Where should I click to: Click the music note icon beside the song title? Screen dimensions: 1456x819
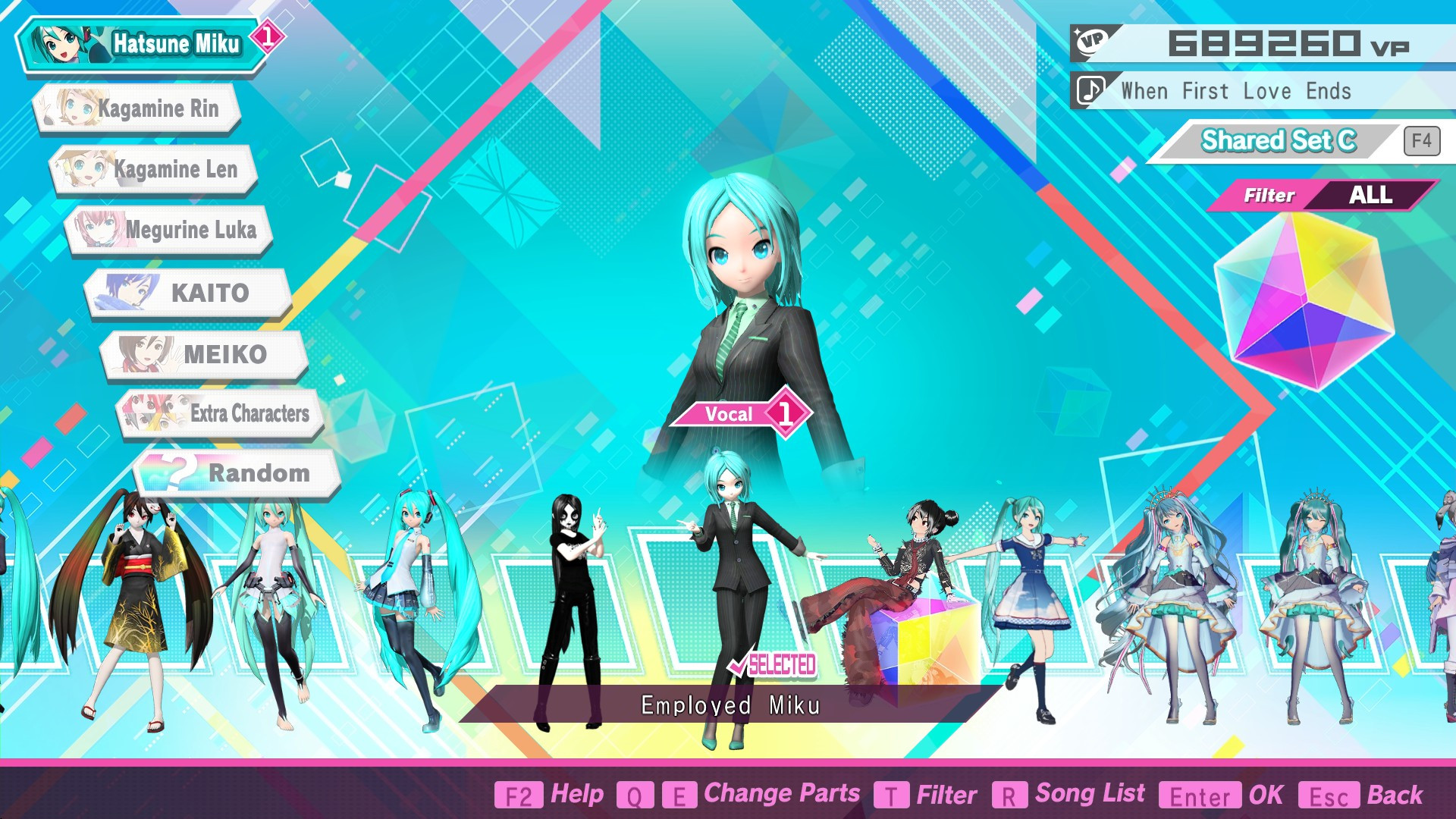tap(1090, 91)
